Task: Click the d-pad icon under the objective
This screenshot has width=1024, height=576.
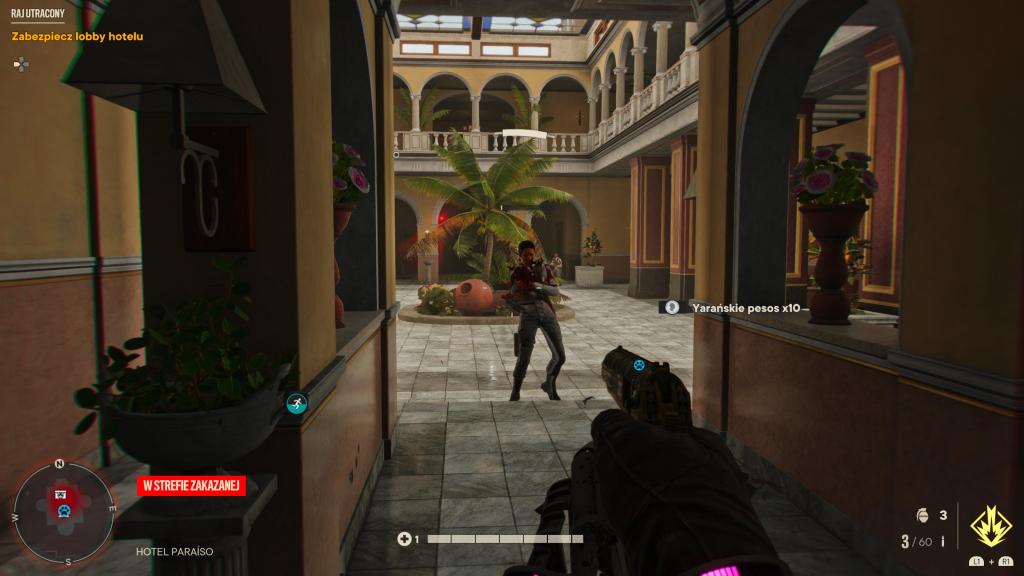Action: tap(21, 64)
